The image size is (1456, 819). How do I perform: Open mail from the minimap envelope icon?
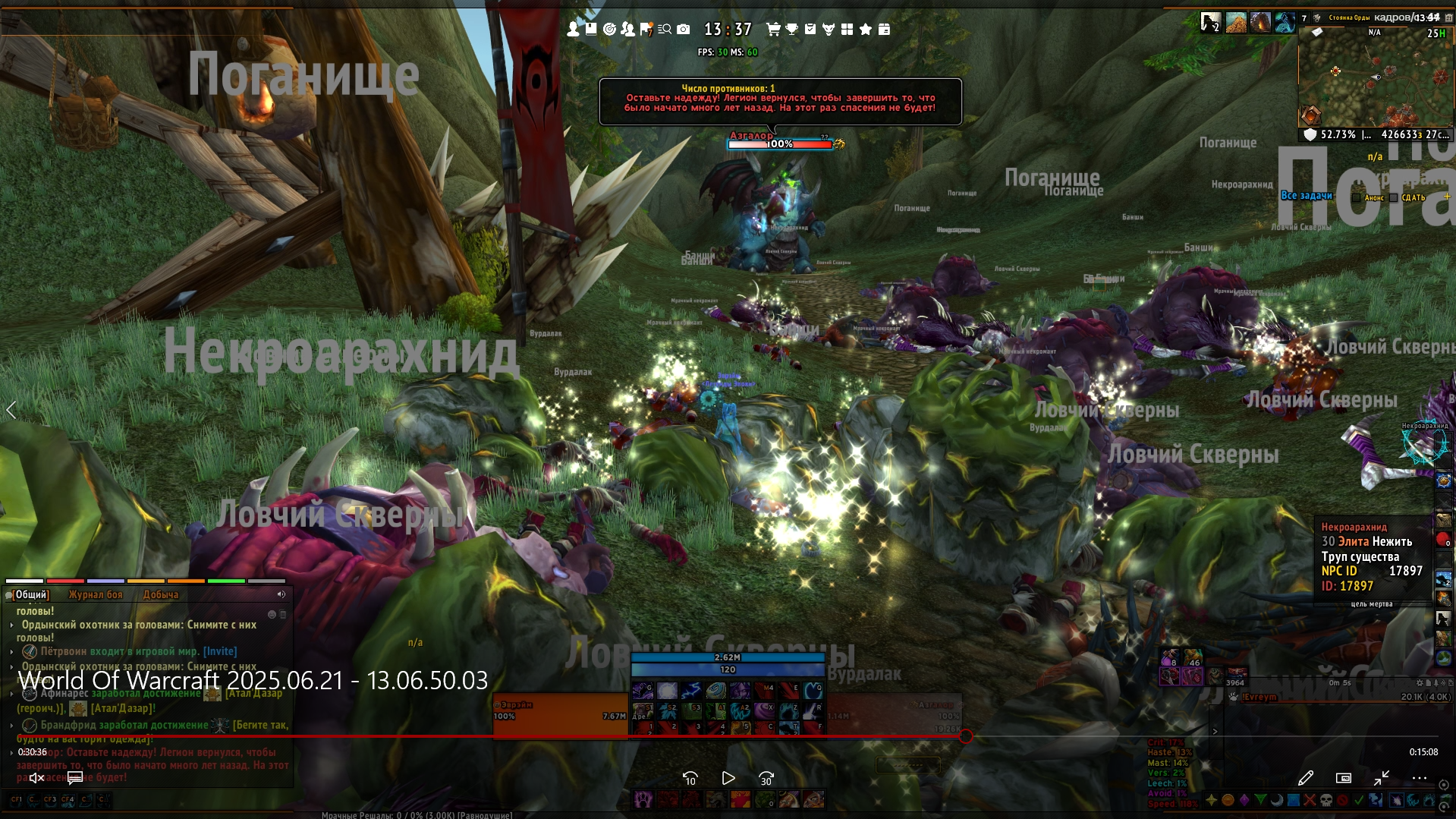click(1317, 32)
